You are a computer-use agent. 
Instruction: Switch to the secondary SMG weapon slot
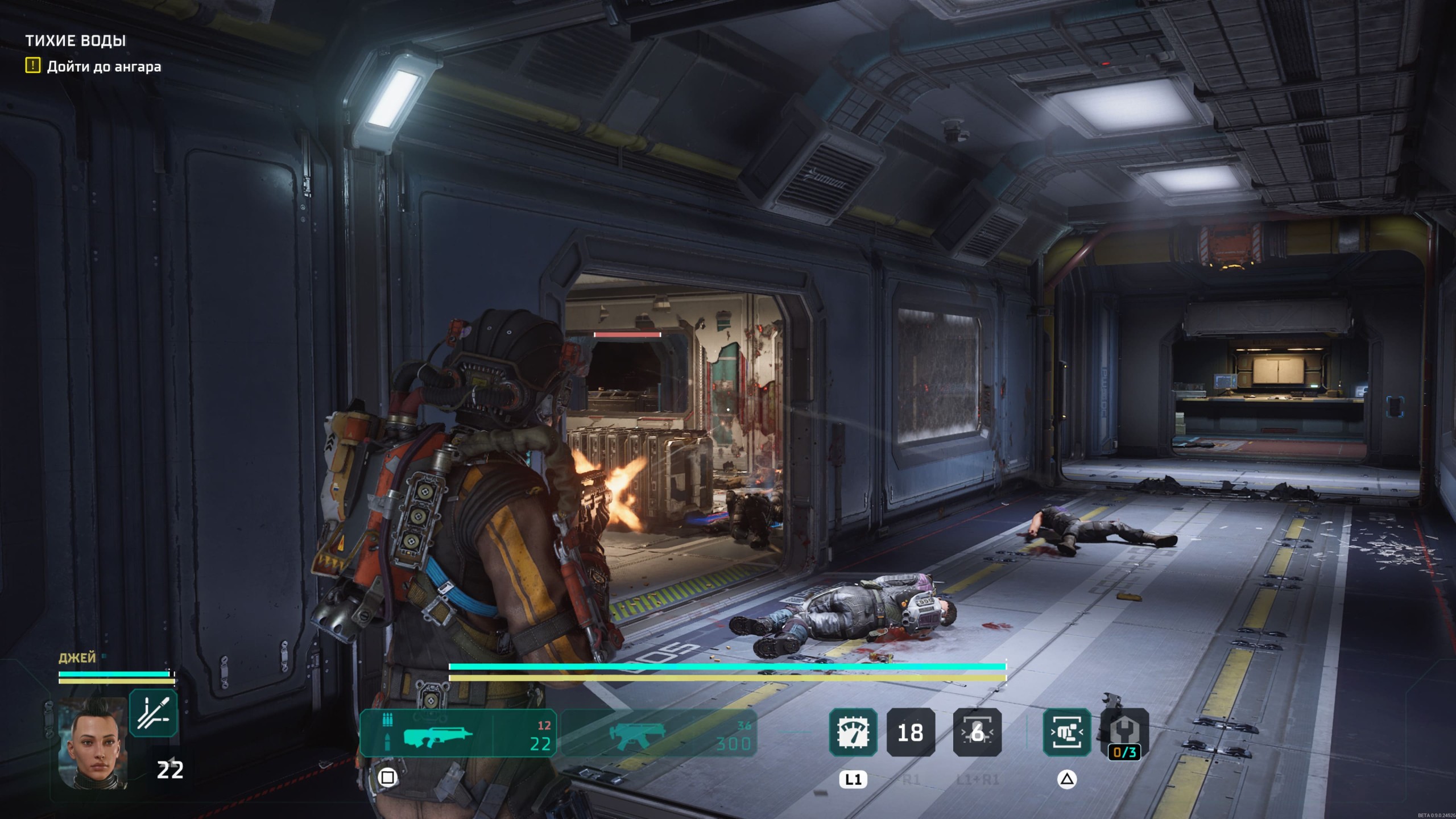point(660,733)
